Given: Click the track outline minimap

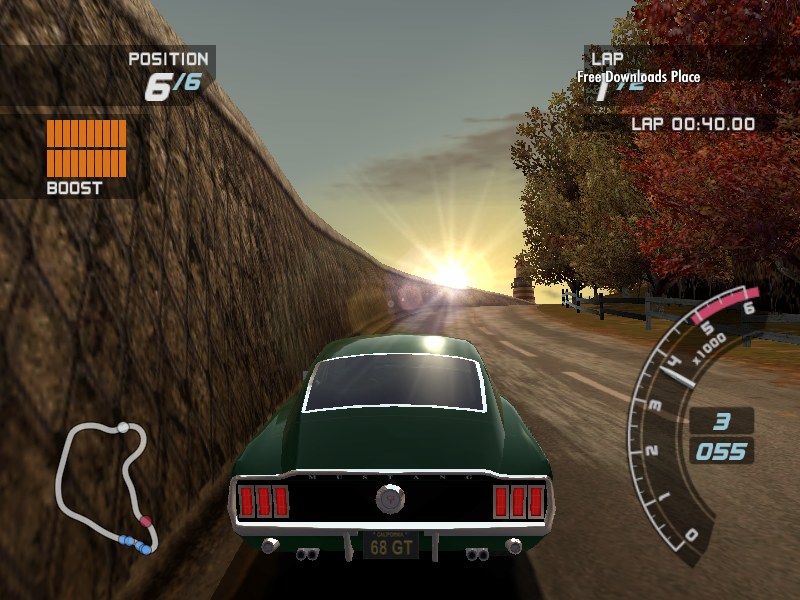Looking at the screenshot, I should point(104,485).
